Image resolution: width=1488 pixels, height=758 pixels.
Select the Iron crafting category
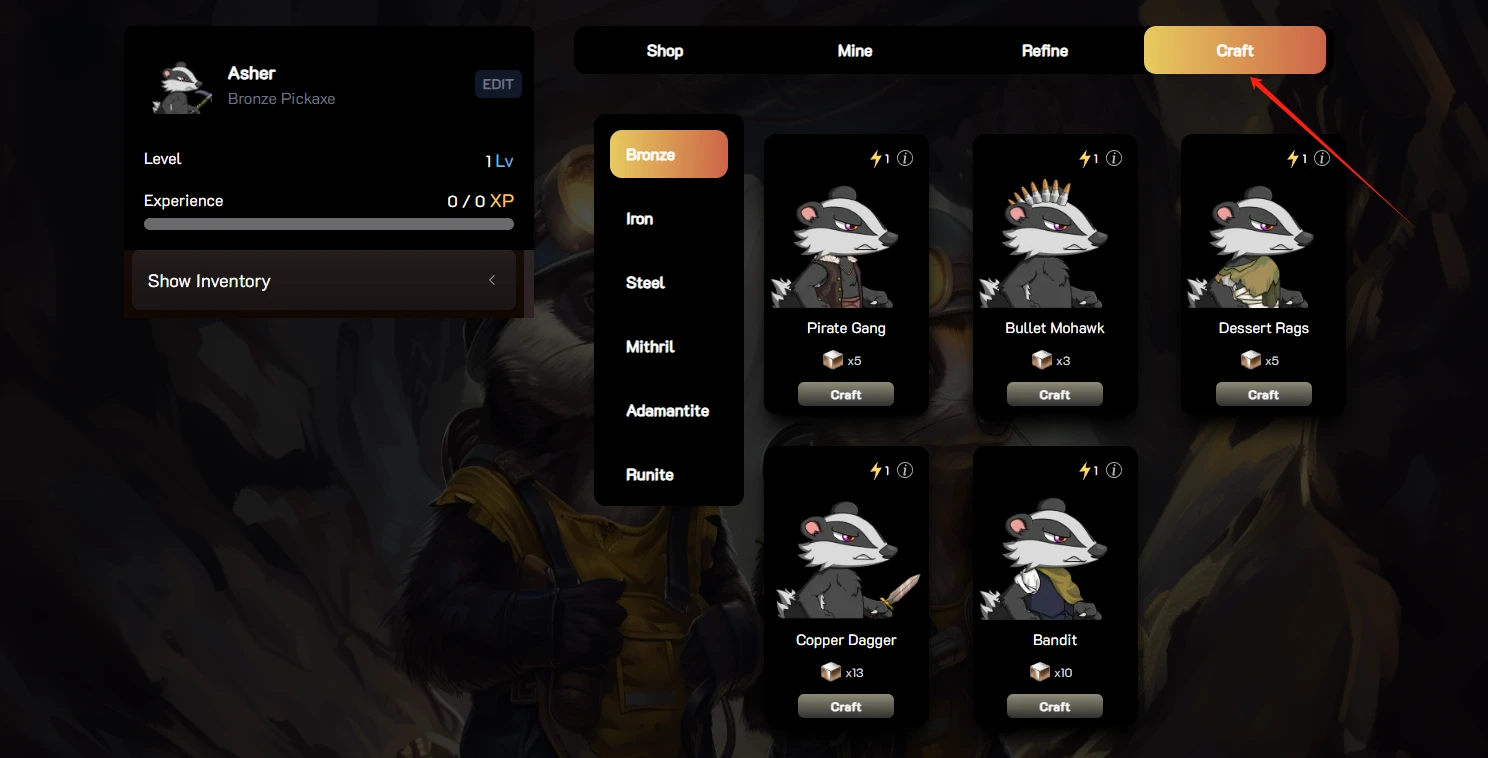click(x=640, y=219)
